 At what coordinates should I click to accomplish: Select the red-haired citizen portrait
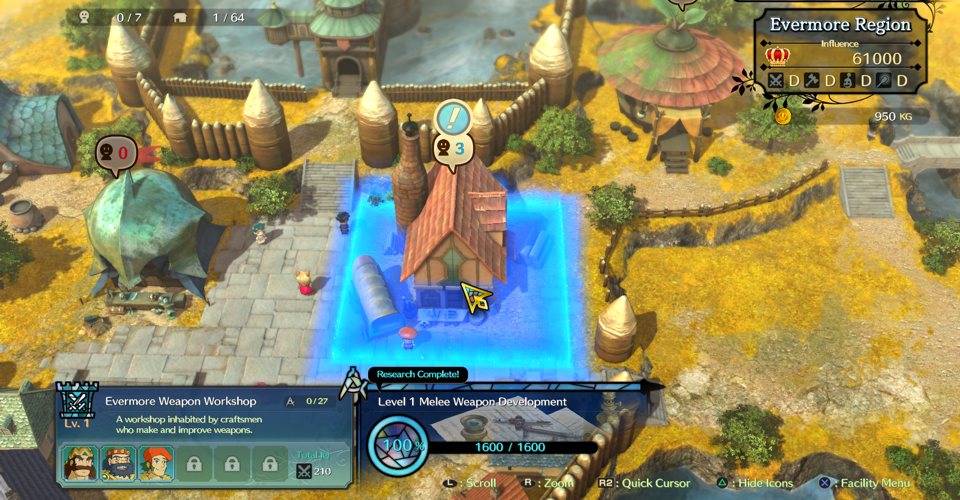(x=155, y=463)
